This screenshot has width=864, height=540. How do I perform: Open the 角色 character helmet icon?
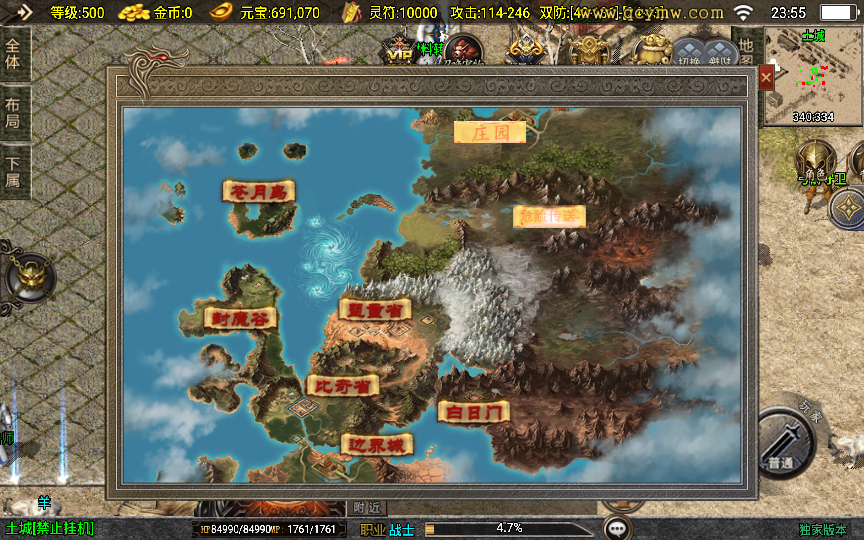click(x=815, y=163)
